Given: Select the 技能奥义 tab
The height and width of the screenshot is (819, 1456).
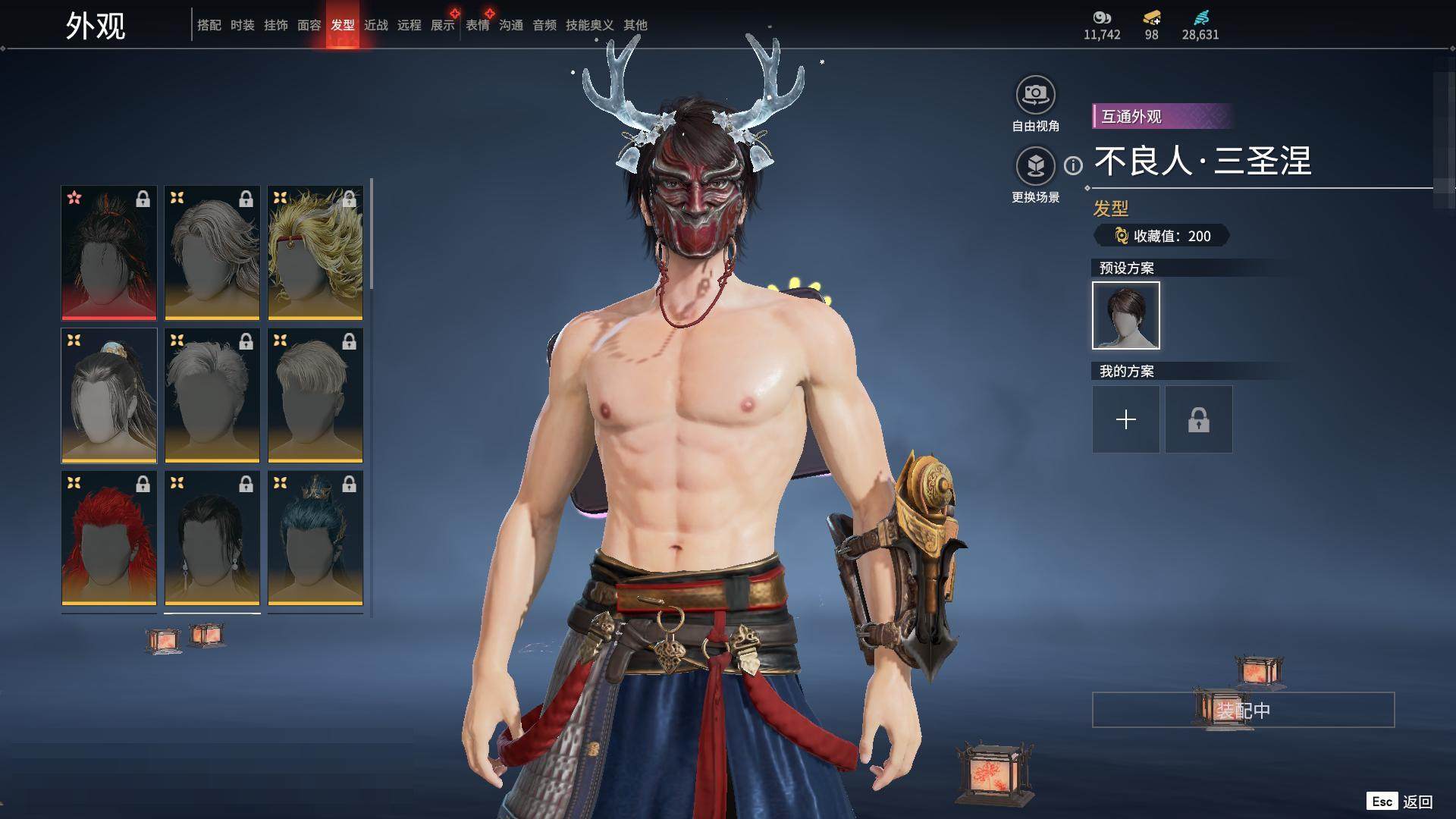Looking at the screenshot, I should 589,25.
